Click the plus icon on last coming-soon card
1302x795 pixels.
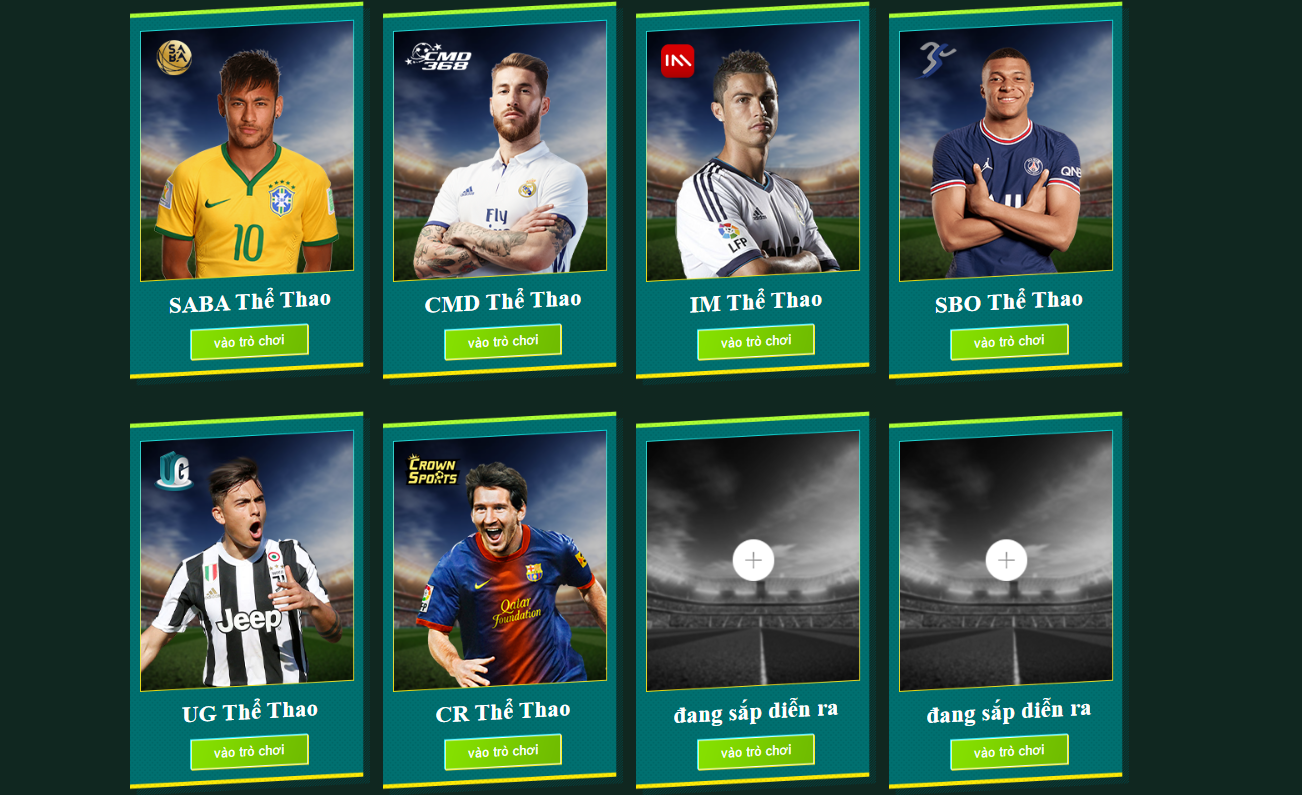click(x=1004, y=561)
